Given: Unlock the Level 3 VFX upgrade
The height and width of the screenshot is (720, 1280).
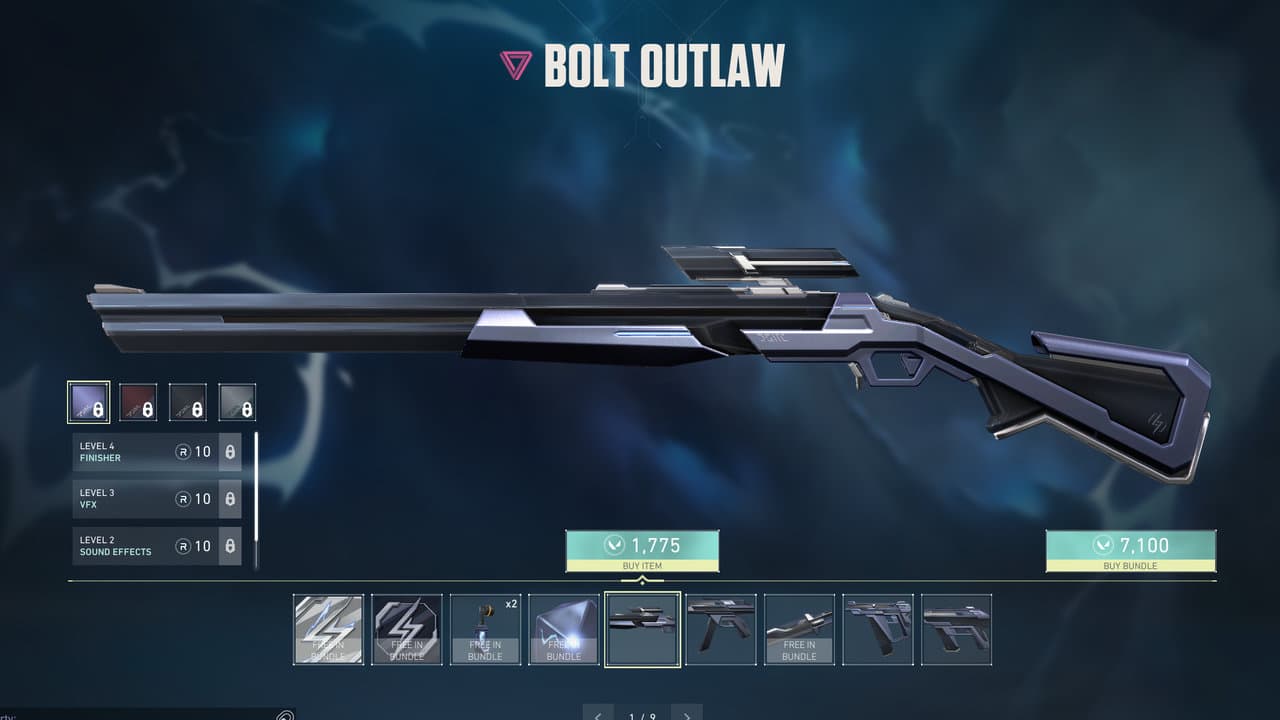Looking at the screenshot, I should [x=229, y=499].
